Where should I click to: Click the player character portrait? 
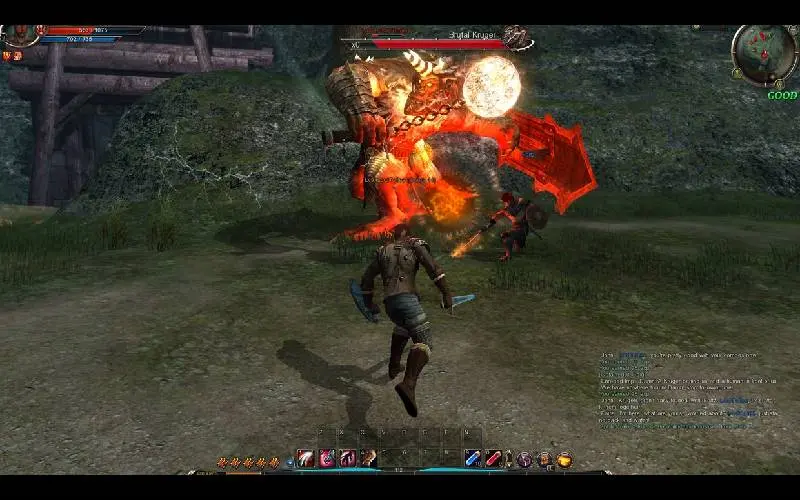(x=20, y=34)
